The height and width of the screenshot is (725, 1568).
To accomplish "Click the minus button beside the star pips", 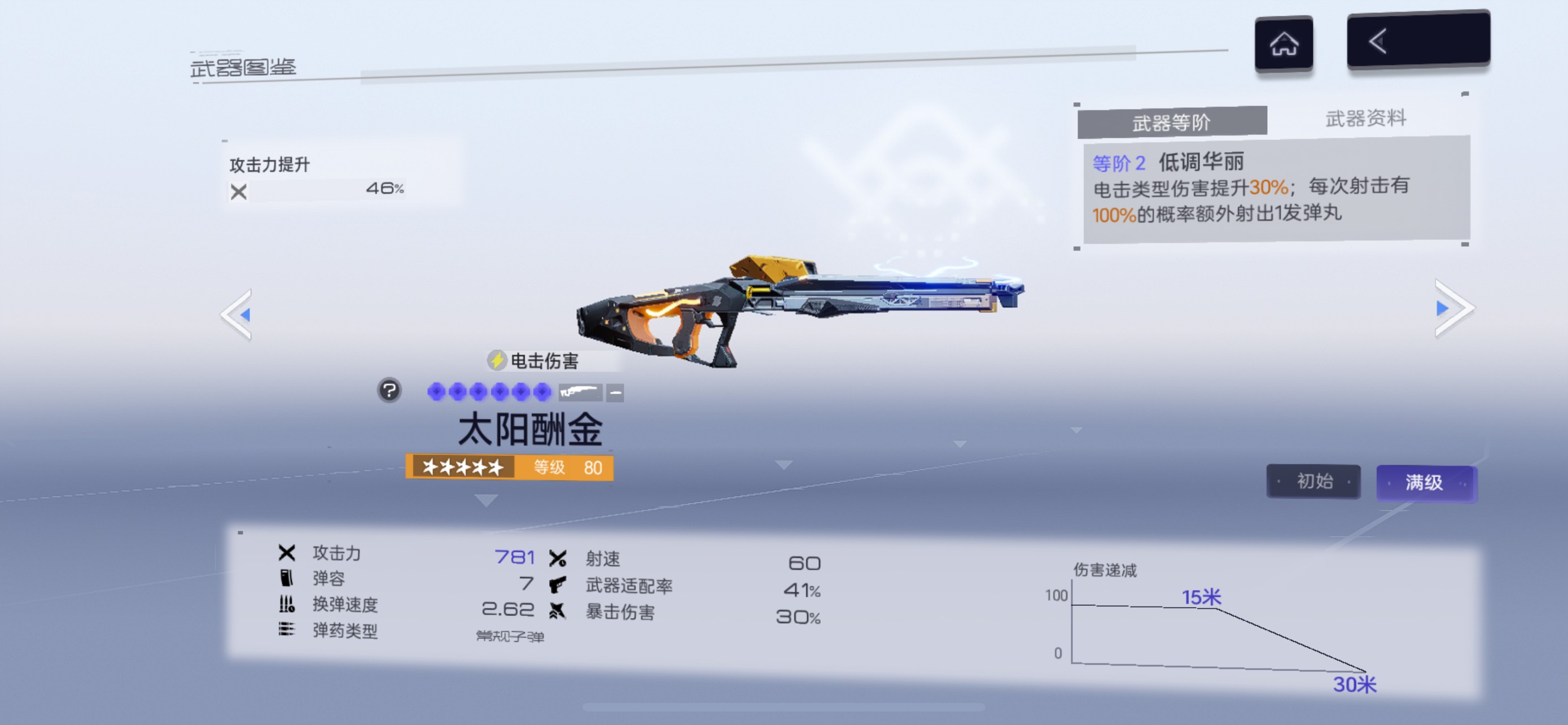I will point(615,392).
